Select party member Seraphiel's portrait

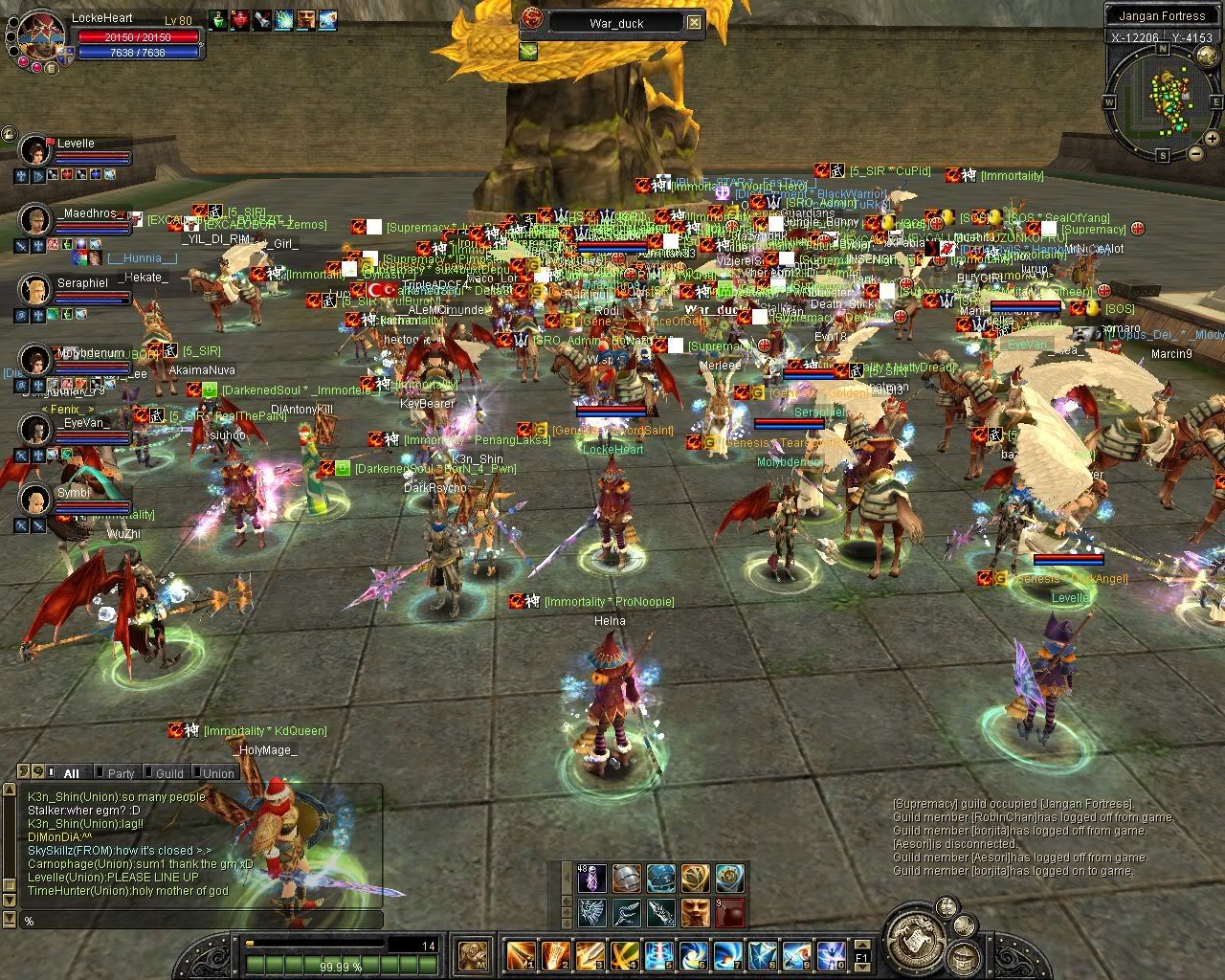tap(35, 289)
